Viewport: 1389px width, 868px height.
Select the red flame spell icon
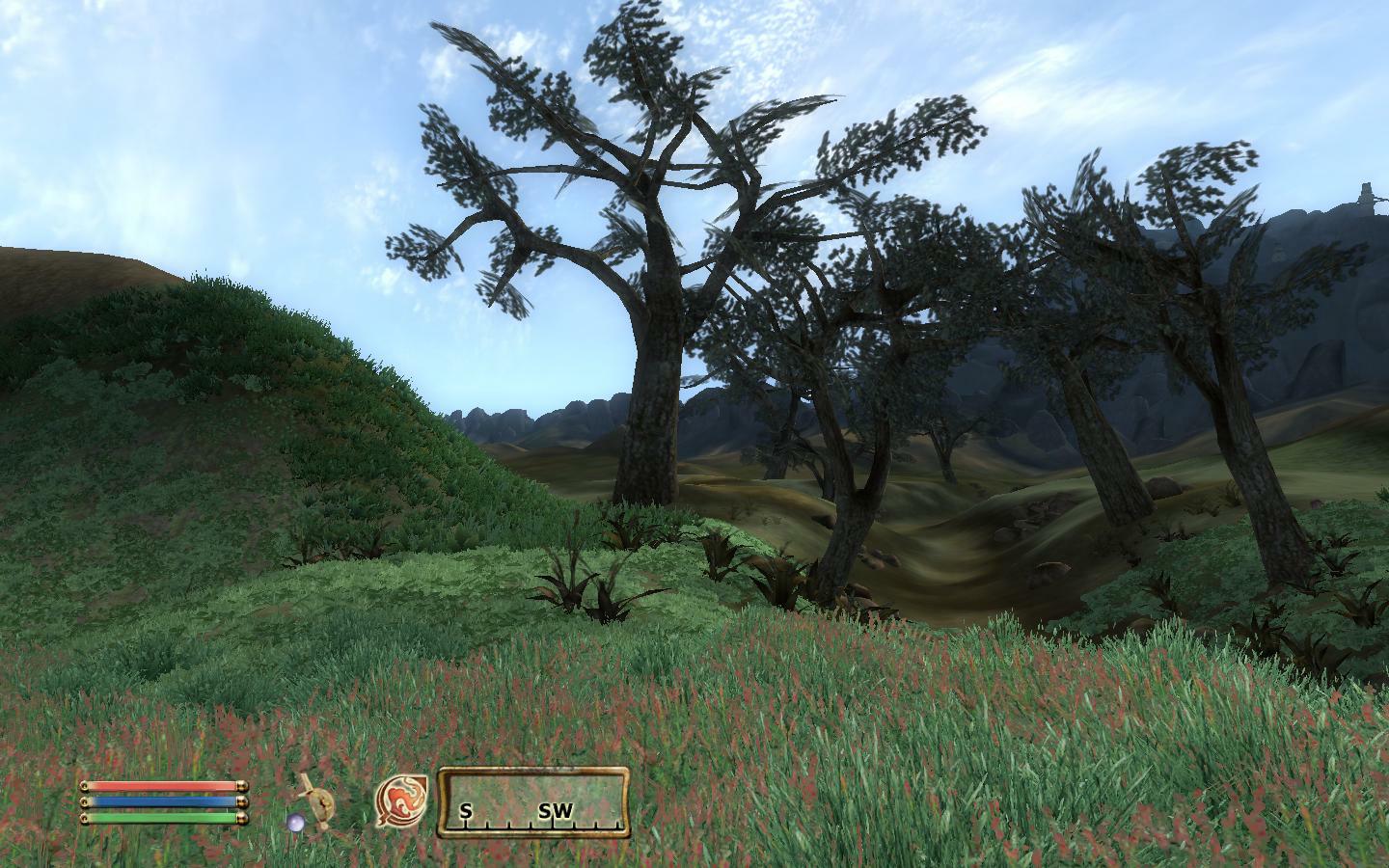tap(401, 801)
